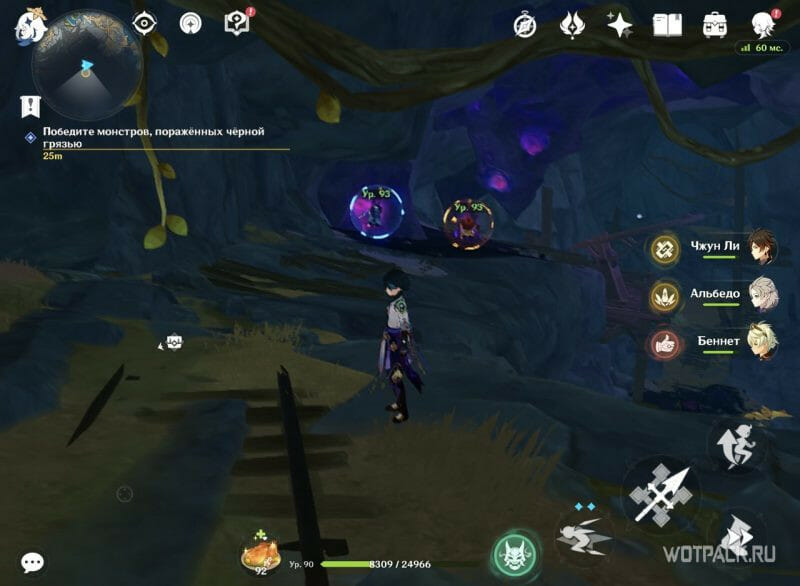Use the roast chicken food item
This screenshot has width=800, height=586.
pyautogui.click(x=260, y=555)
